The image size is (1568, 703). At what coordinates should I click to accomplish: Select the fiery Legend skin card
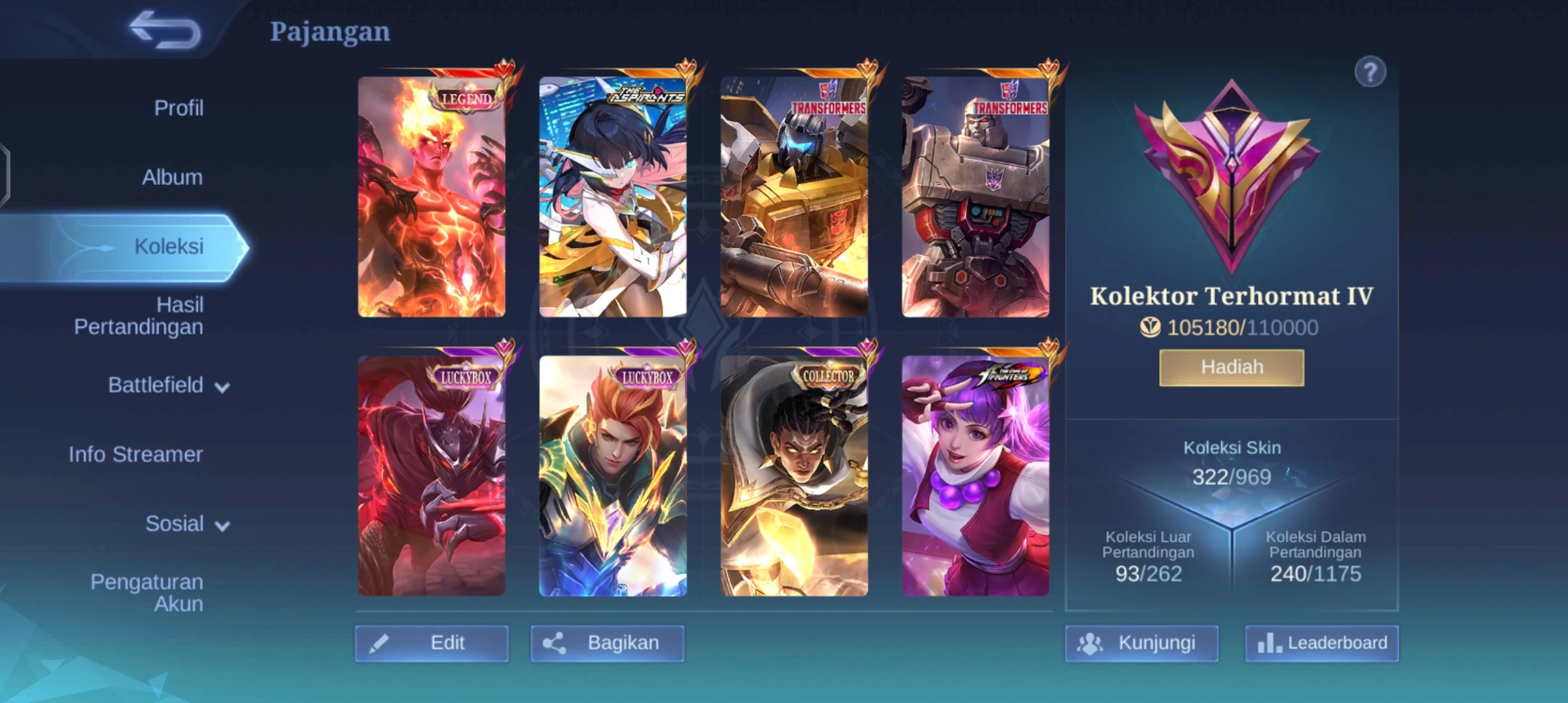point(432,197)
